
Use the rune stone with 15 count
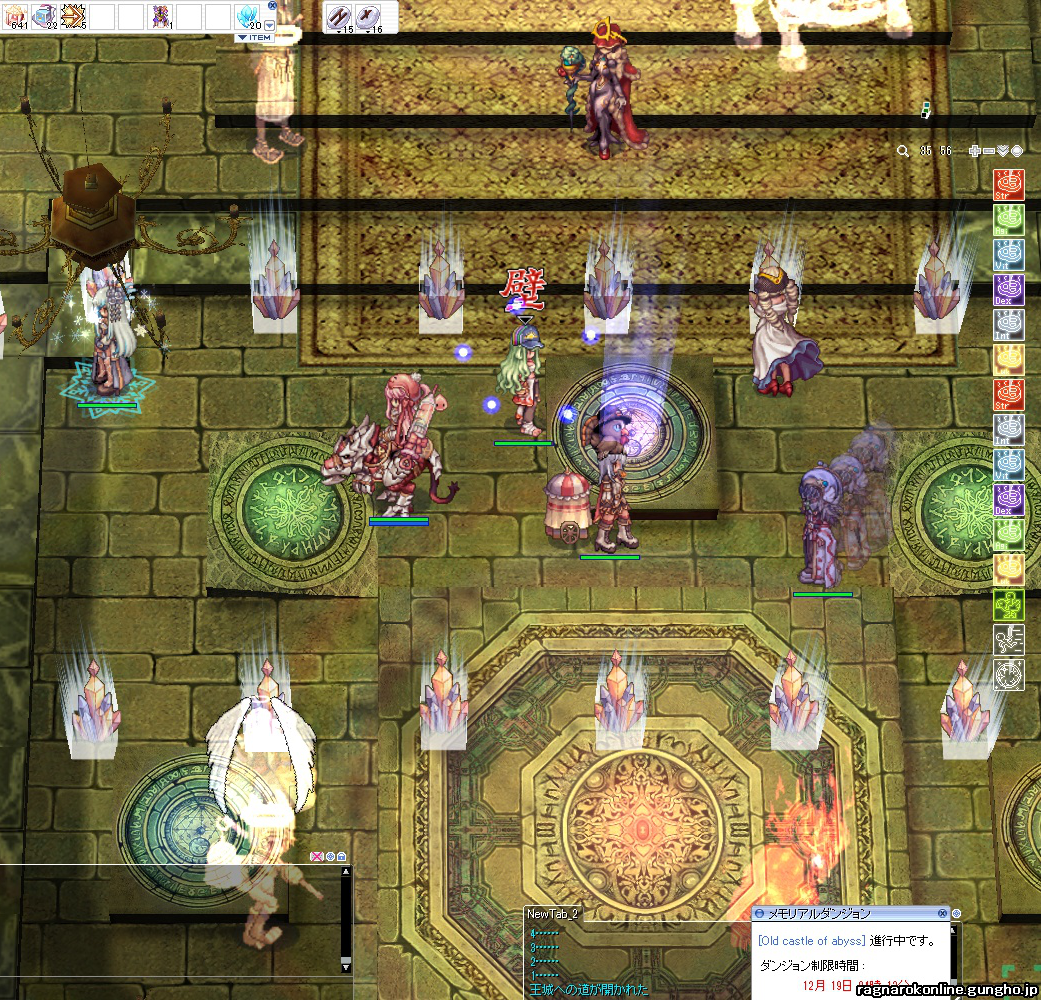click(340, 17)
